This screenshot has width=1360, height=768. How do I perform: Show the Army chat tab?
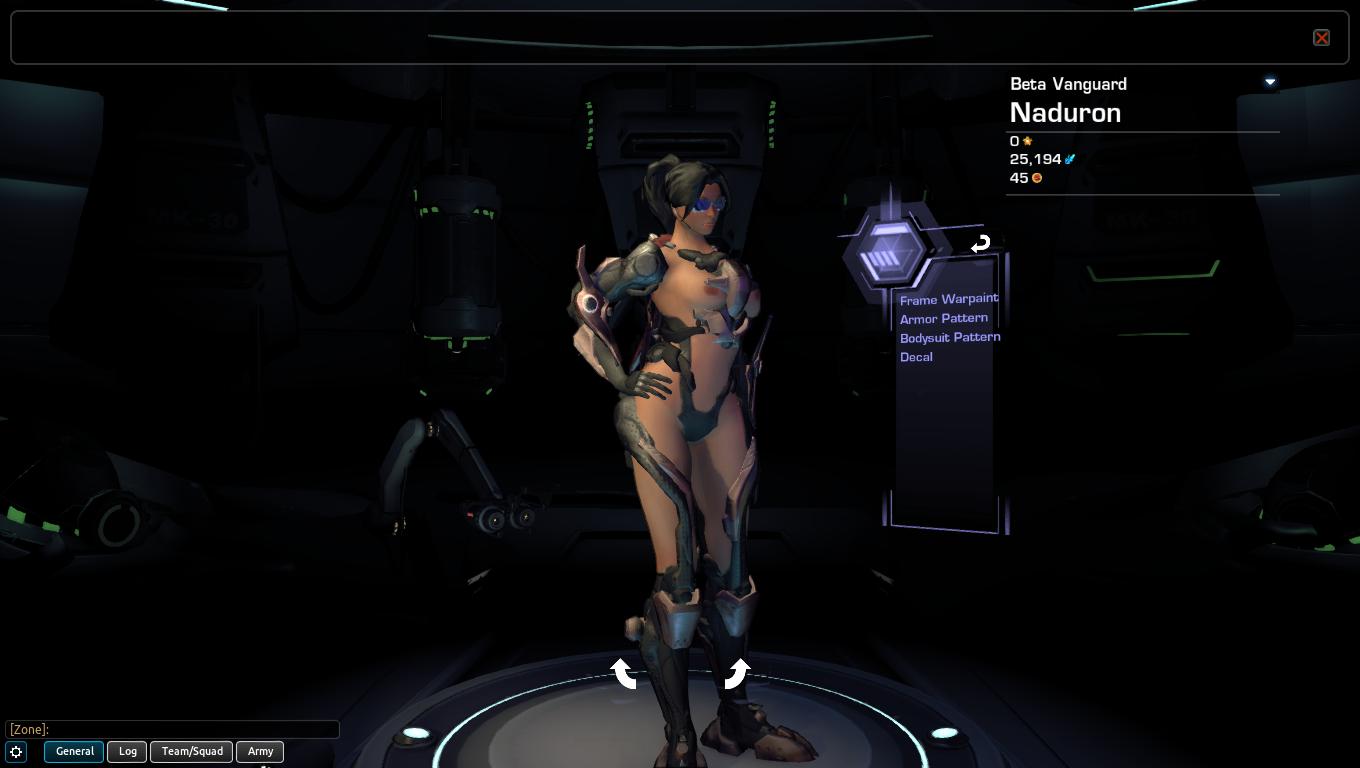pyautogui.click(x=260, y=751)
